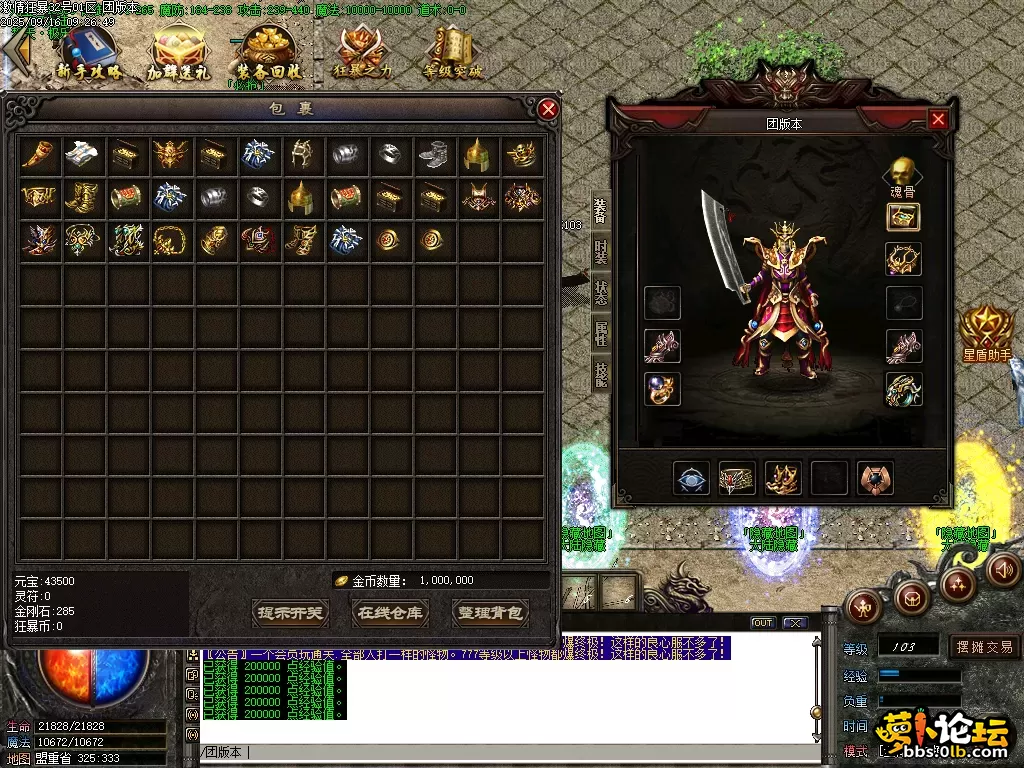Switch to the 技能 tab
Screen dimensions: 1024x768
(600, 372)
